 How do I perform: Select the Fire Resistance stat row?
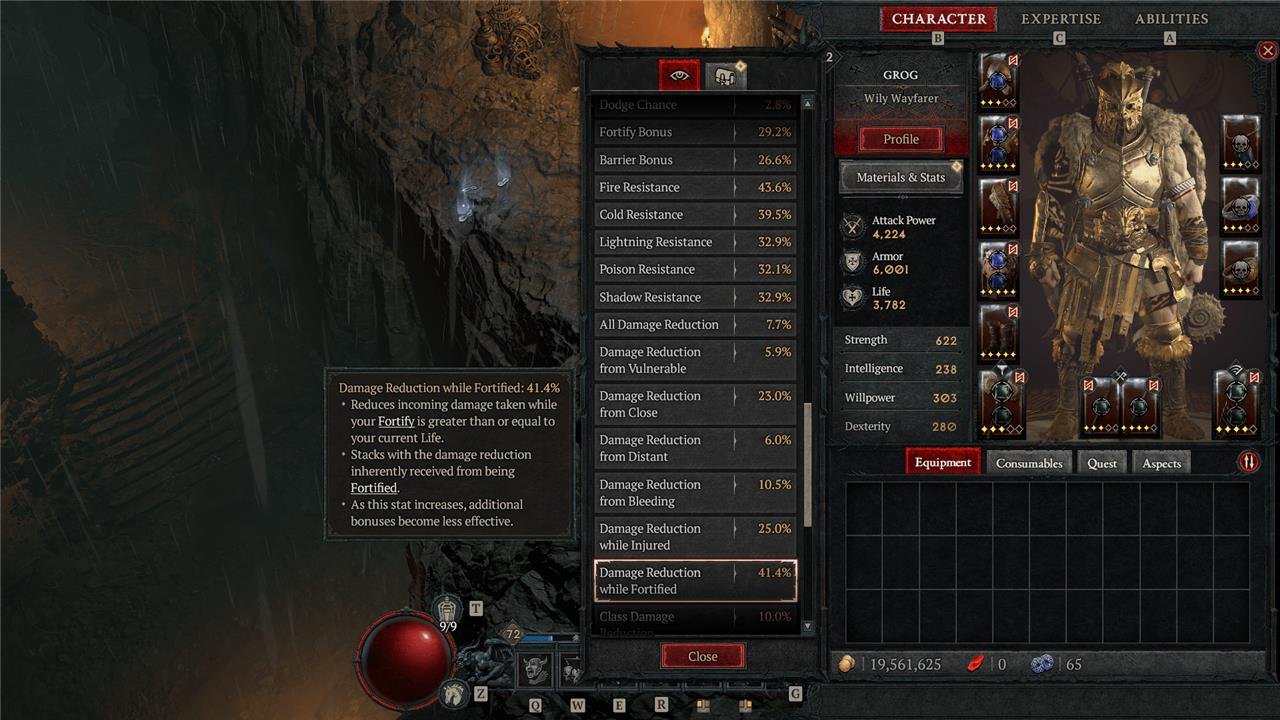tap(695, 187)
